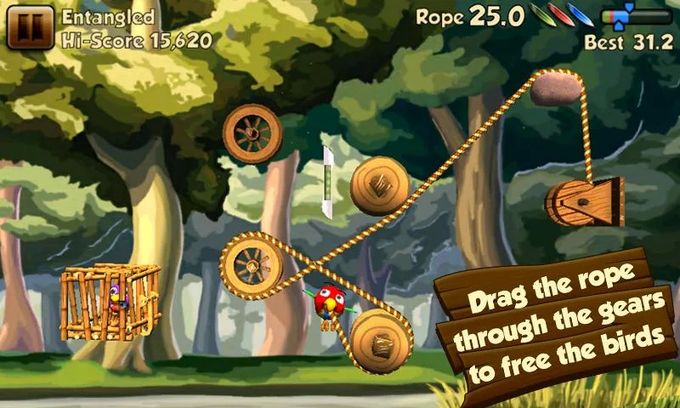Viewport: 680px width, 408px height.
Task: Pause the game with the pause button
Action: pos(30,28)
